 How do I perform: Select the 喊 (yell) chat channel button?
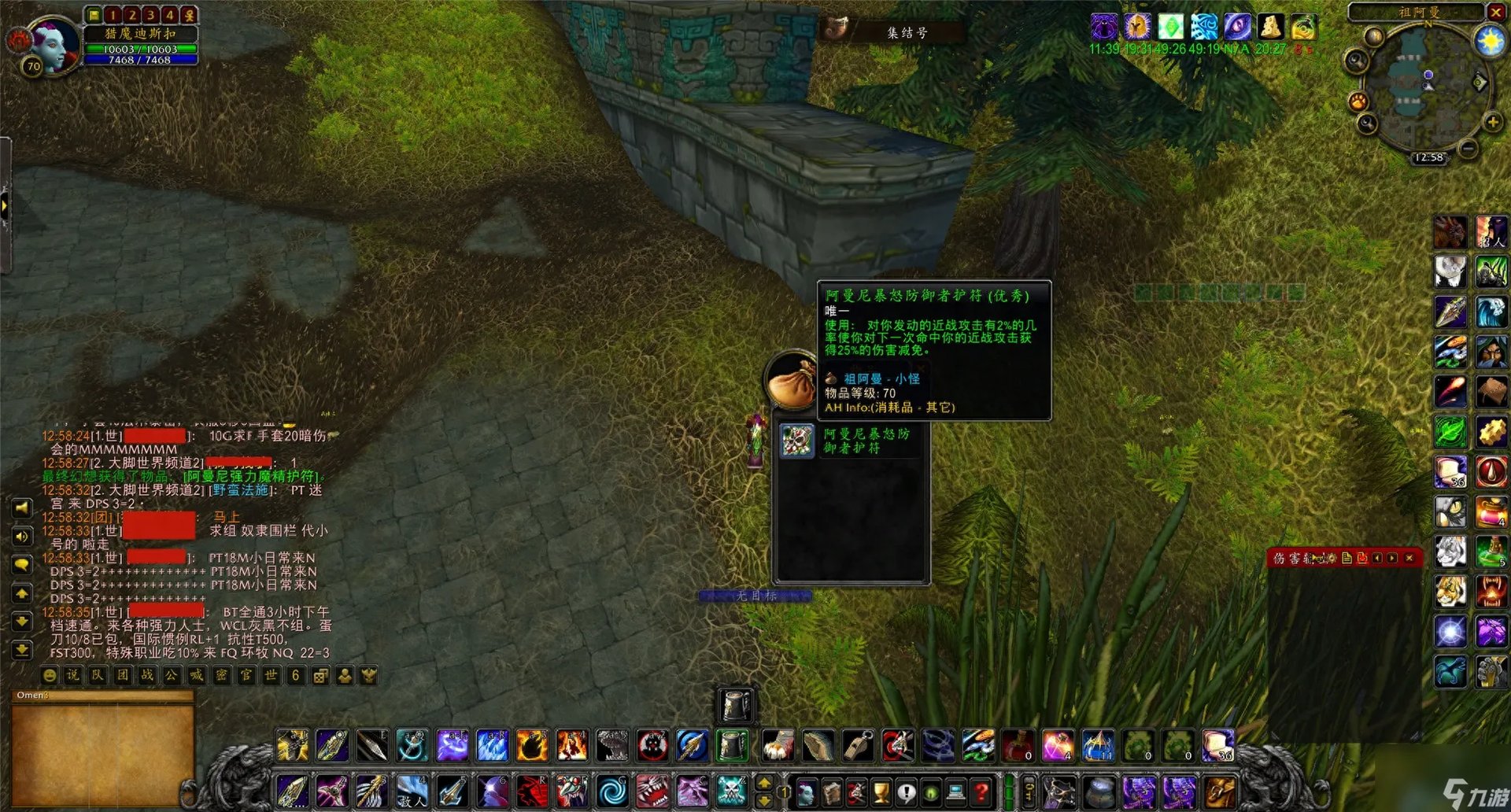tap(196, 675)
